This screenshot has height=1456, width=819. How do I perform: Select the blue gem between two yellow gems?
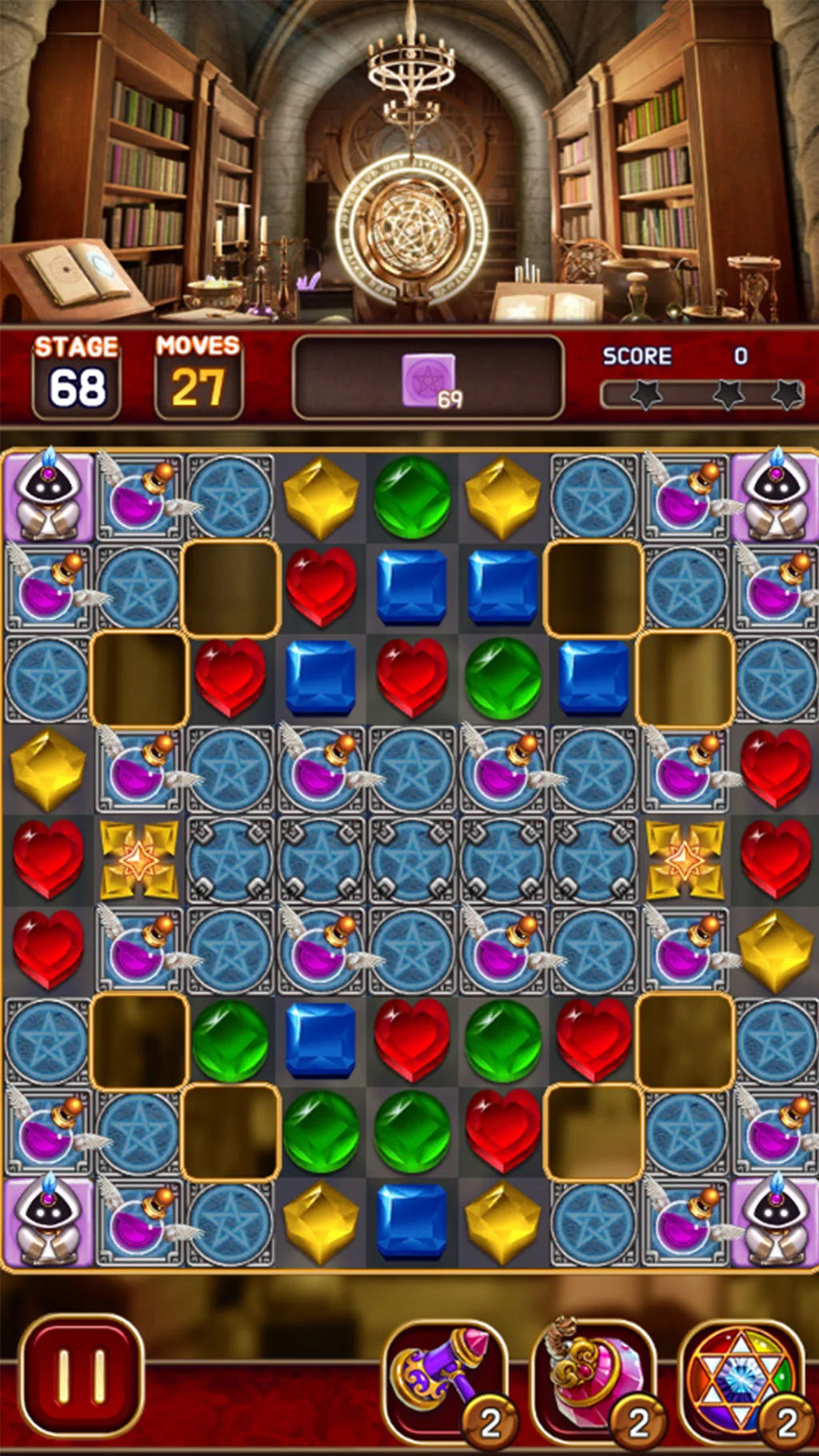(x=412, y=1221)
